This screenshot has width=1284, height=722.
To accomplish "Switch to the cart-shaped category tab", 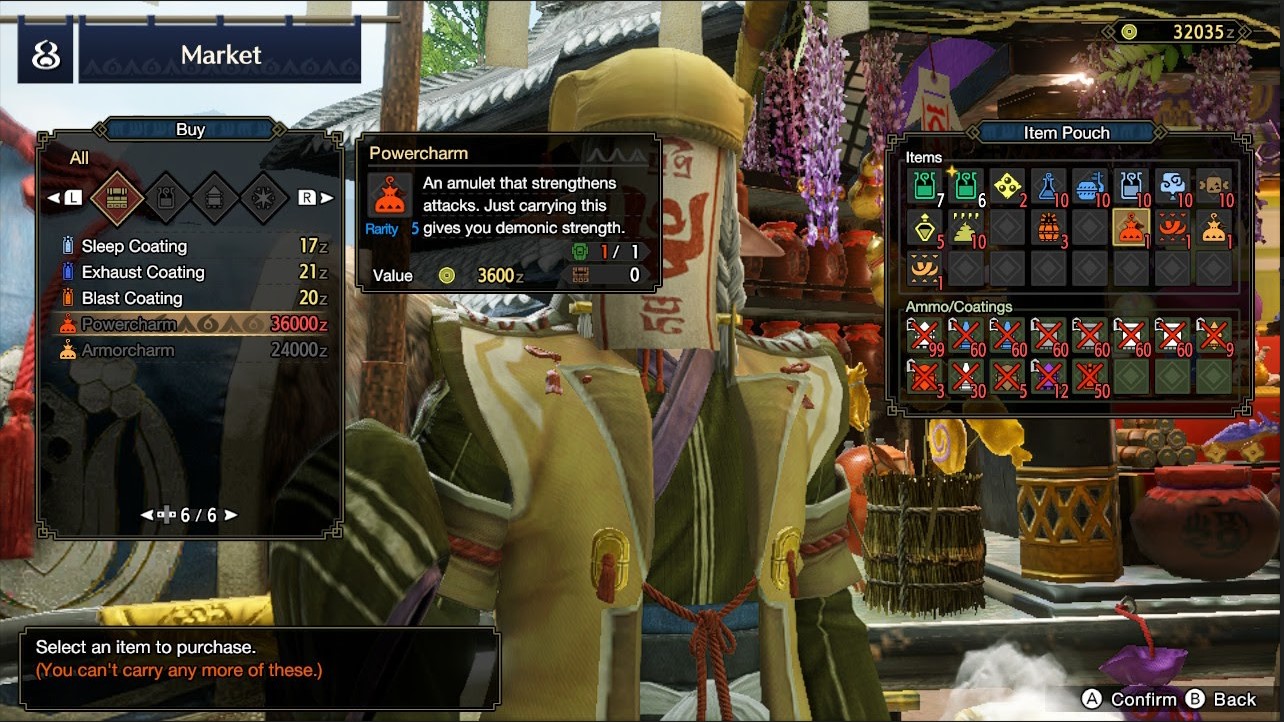I will 216,198.
